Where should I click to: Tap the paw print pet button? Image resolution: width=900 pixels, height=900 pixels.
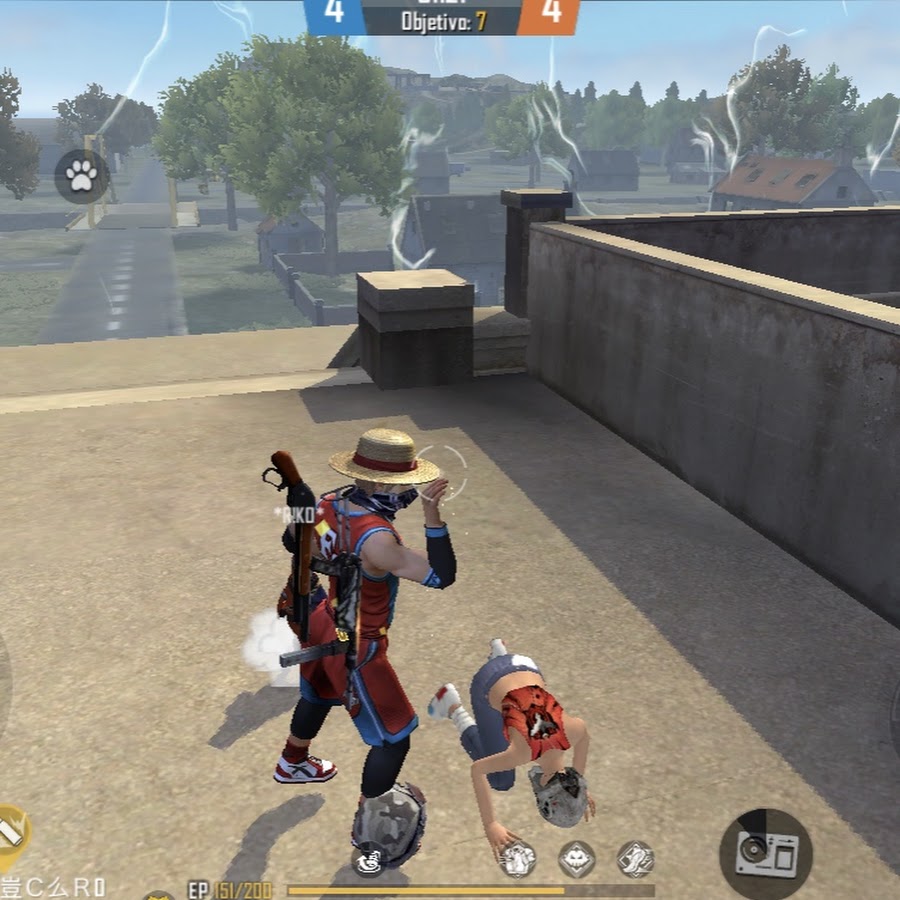click(81, 176)
